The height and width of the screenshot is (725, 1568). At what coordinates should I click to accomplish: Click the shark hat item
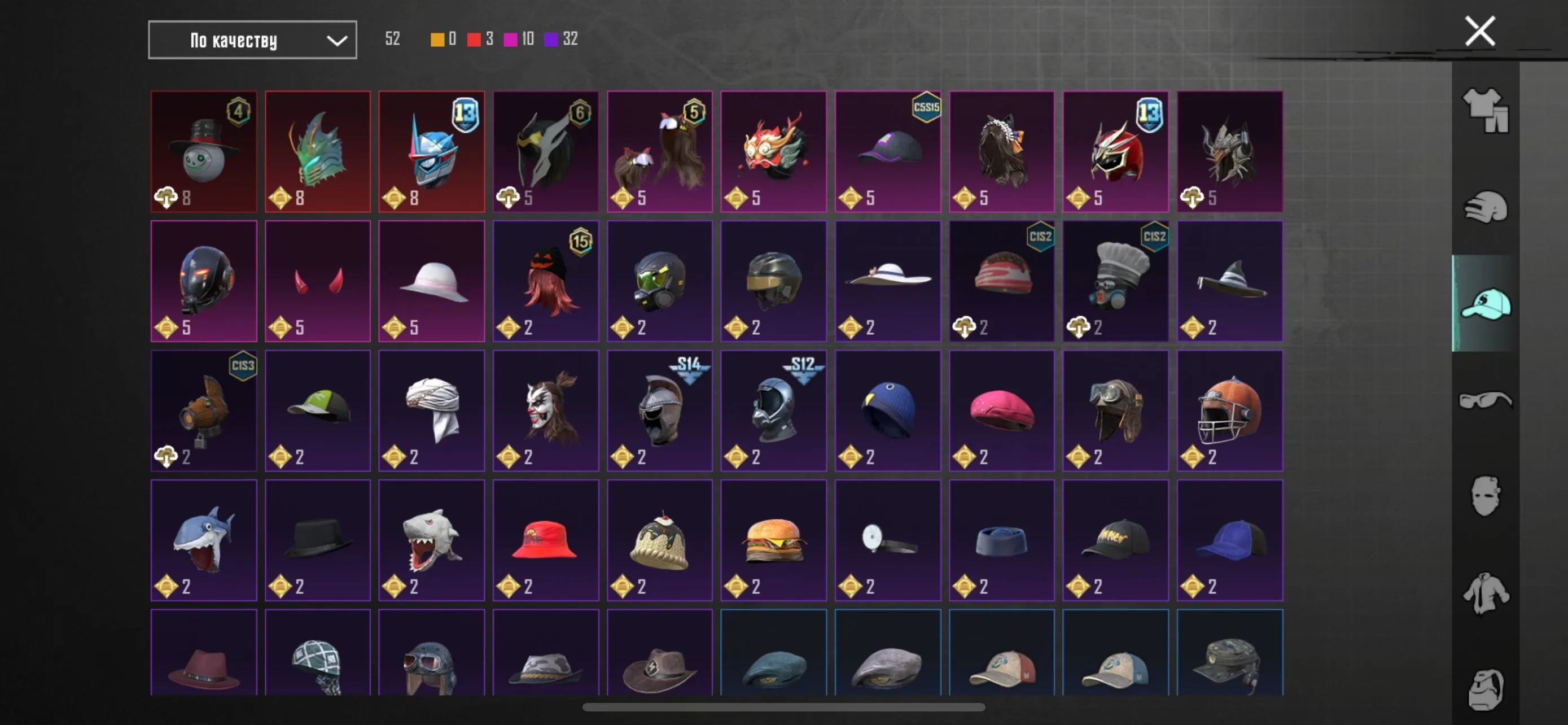coord(204,540)
